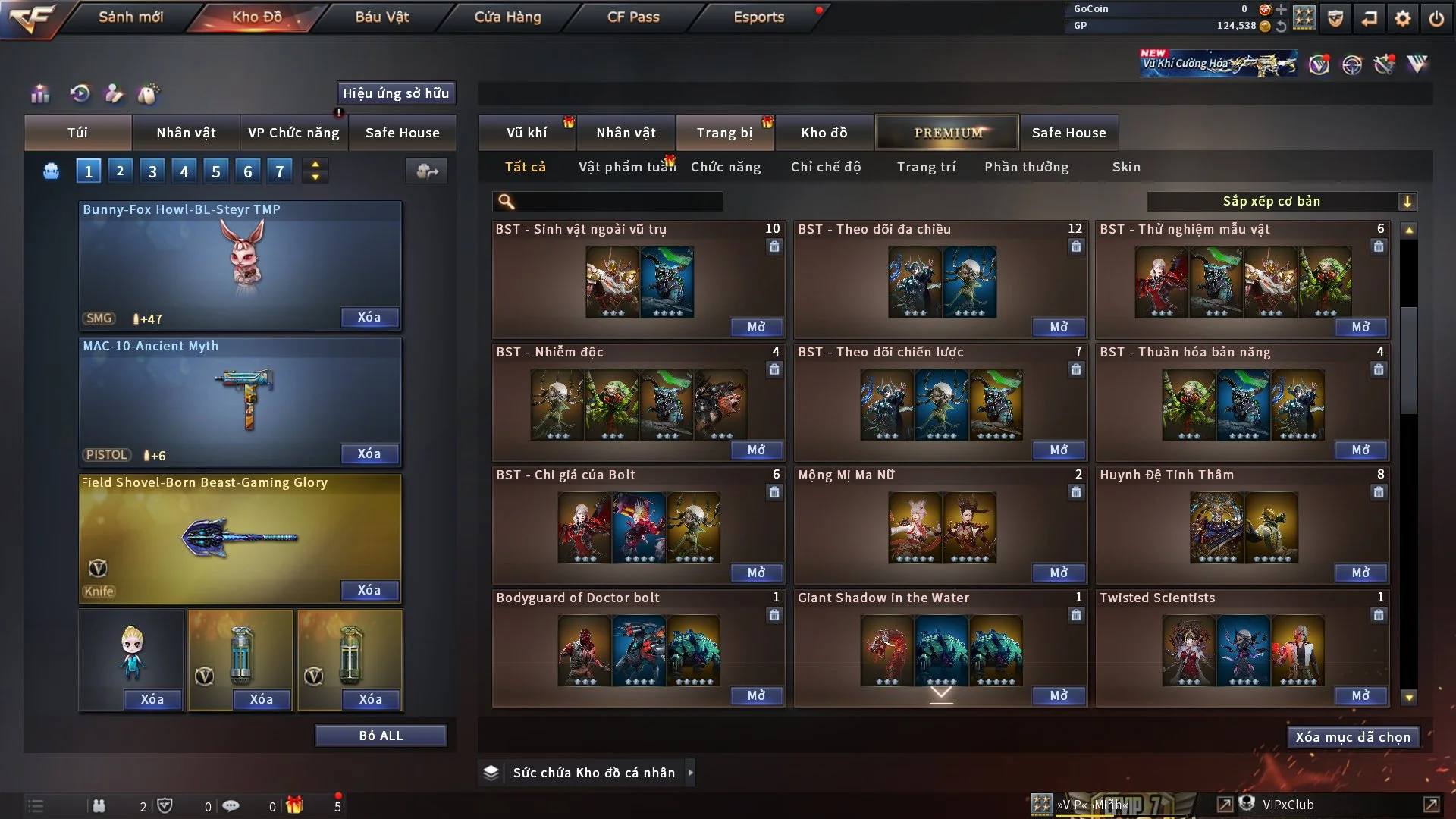Switch to the Nhân vật bag tab
Viewport: 1456px width, 819px height.
coord(186,133)
